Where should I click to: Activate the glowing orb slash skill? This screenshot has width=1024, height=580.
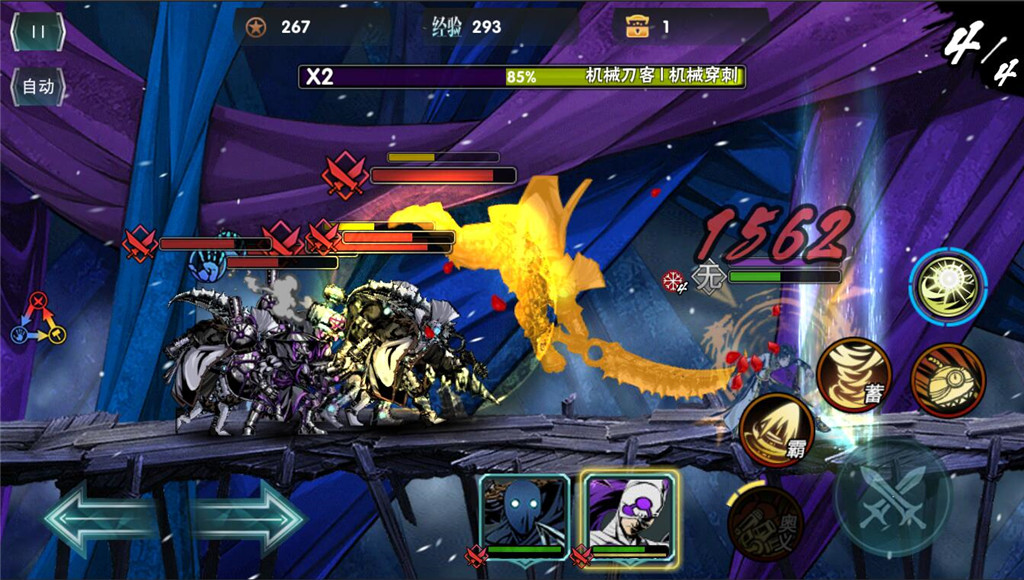(947, 288)
